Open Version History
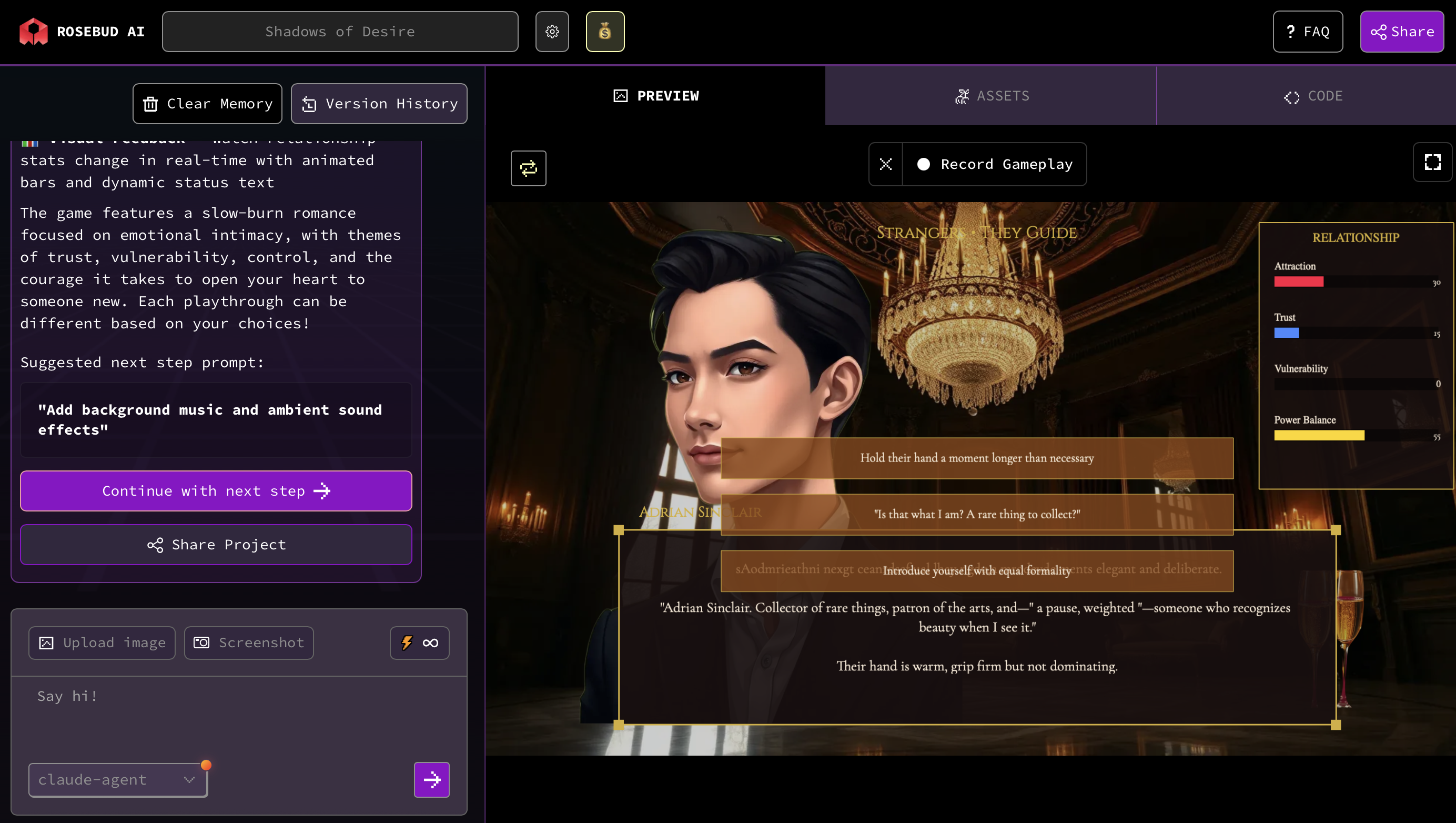 coord(379,104)
